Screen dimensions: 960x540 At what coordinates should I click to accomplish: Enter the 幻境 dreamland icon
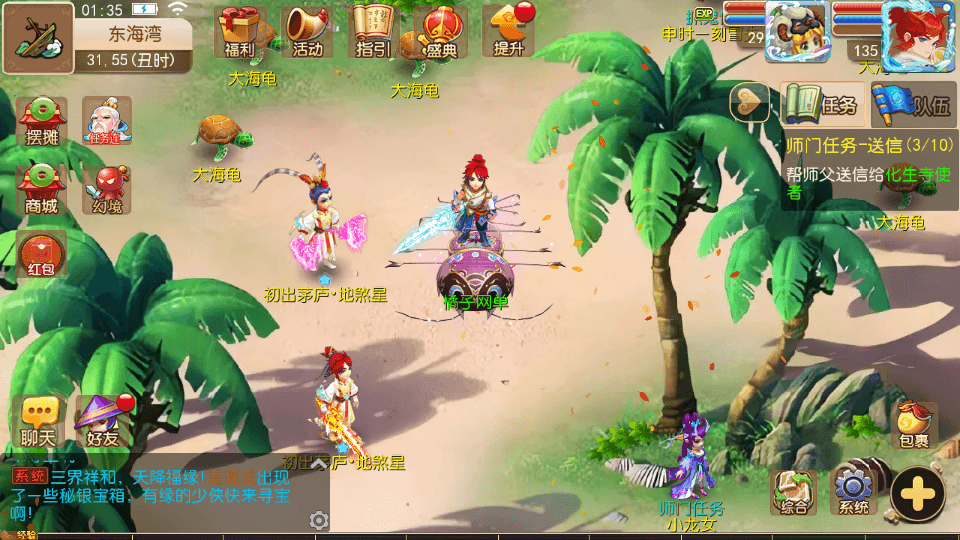click(106, 188)
